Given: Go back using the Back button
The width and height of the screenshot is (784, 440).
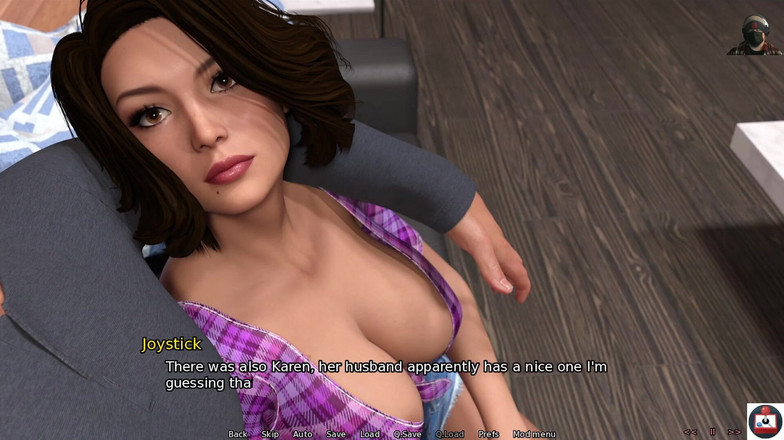Looking at the screenshot, I should (237, 434).
